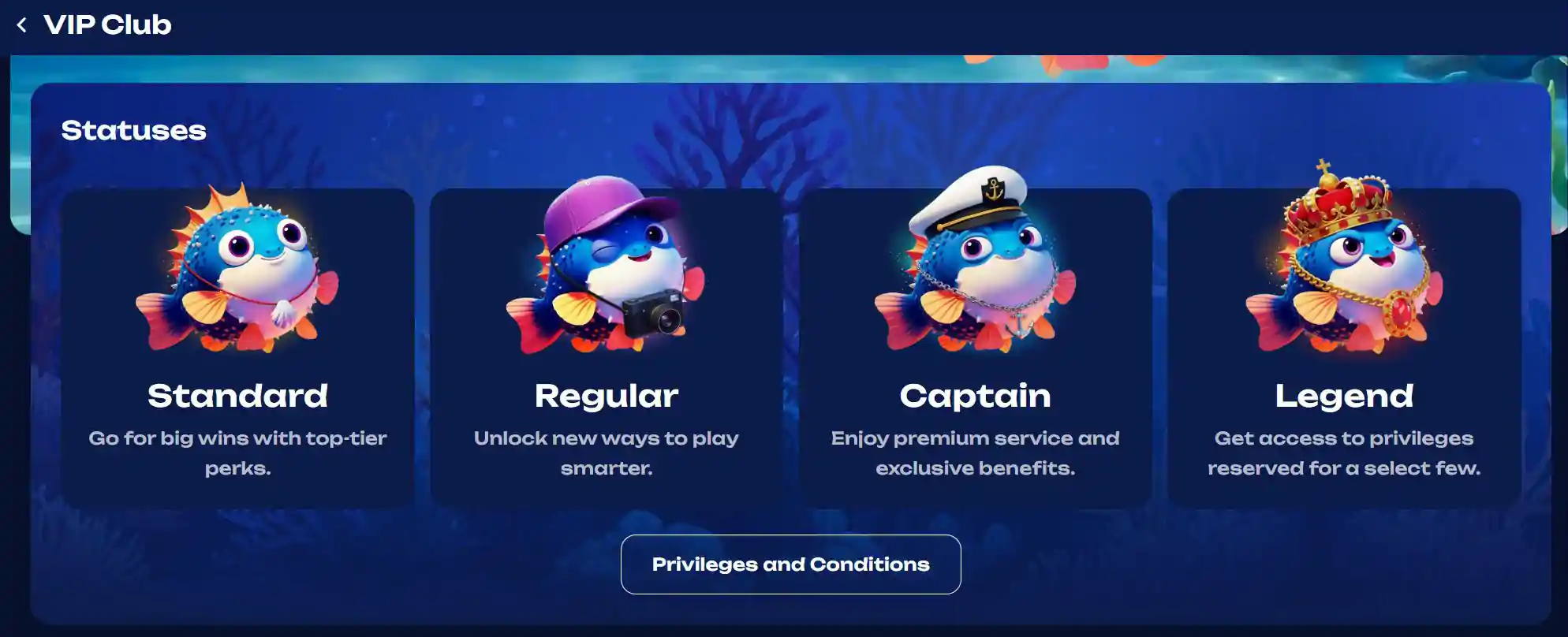Open Privileges and Conditions
This screenshot has height=637, width=1568.
[790, 564]
